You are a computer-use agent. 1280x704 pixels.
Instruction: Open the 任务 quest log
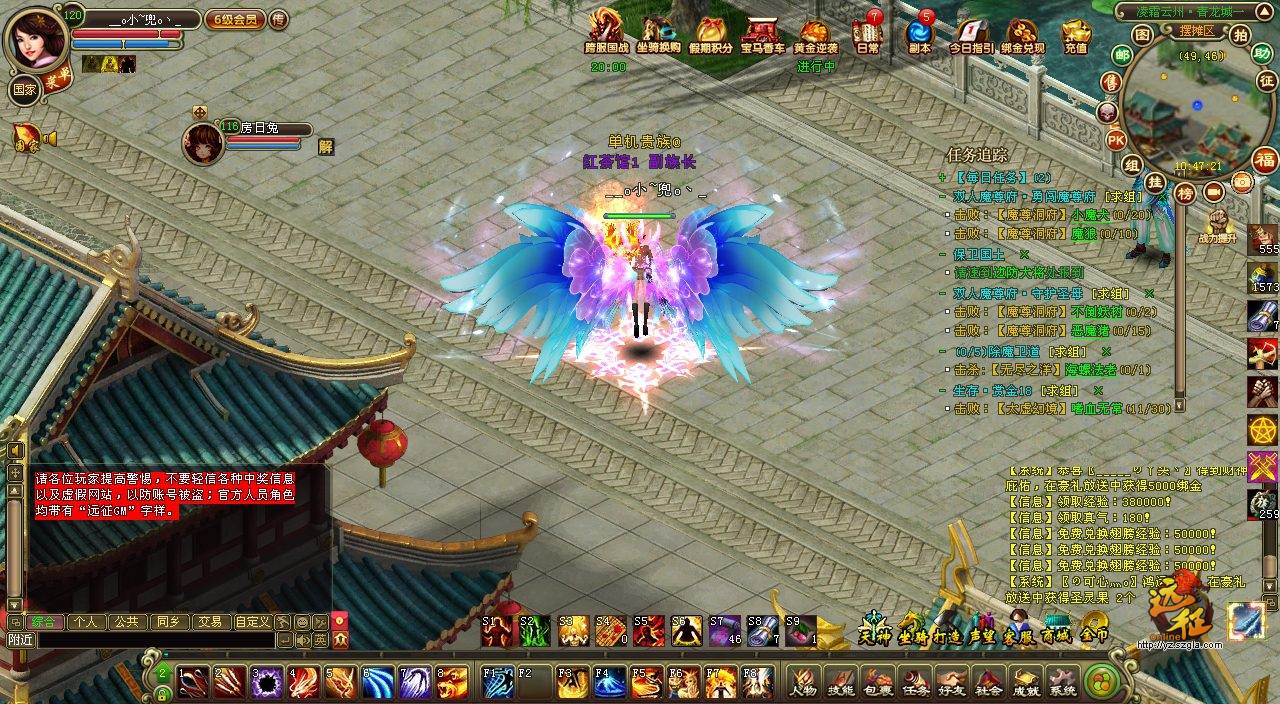(915, 681)
